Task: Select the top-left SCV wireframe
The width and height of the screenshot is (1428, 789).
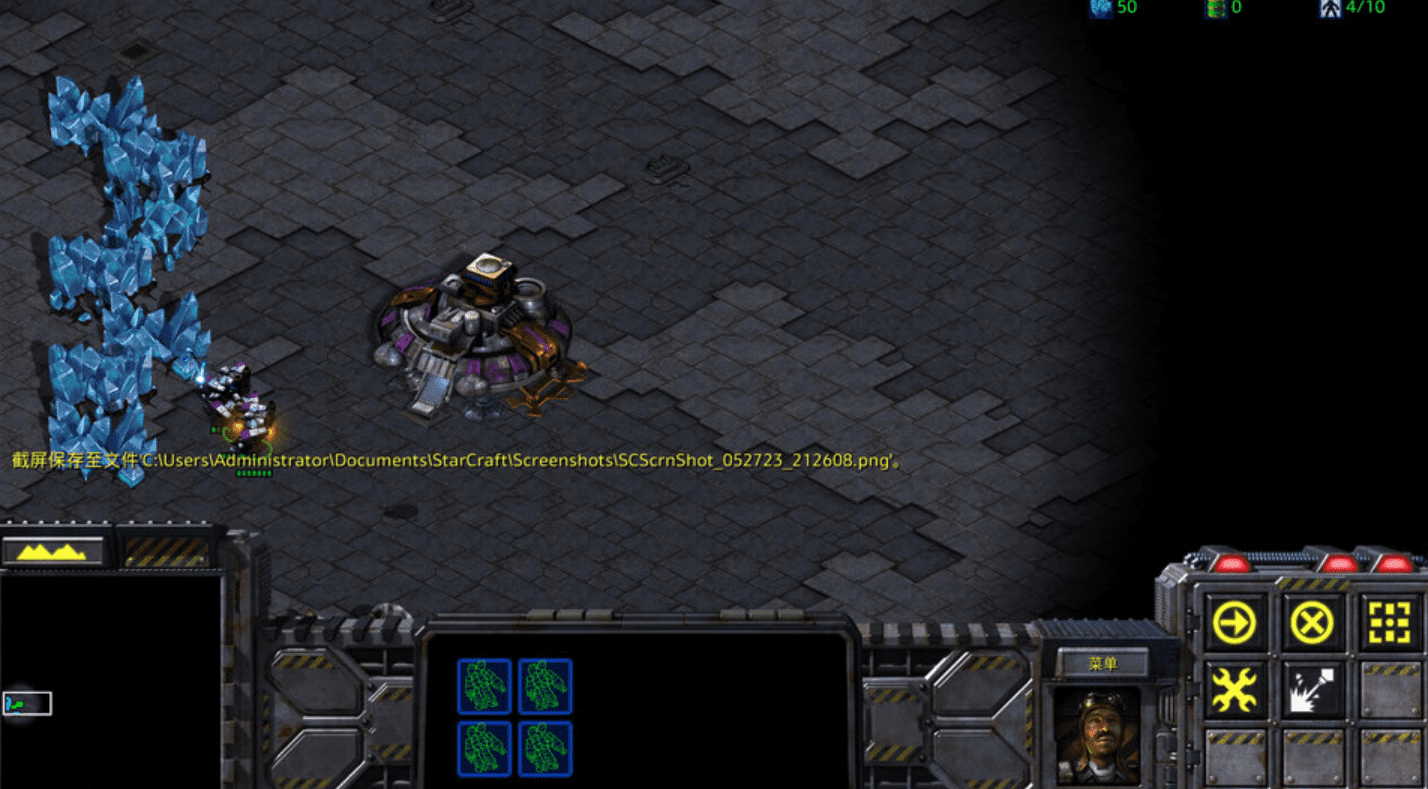Action: (486, 684)
